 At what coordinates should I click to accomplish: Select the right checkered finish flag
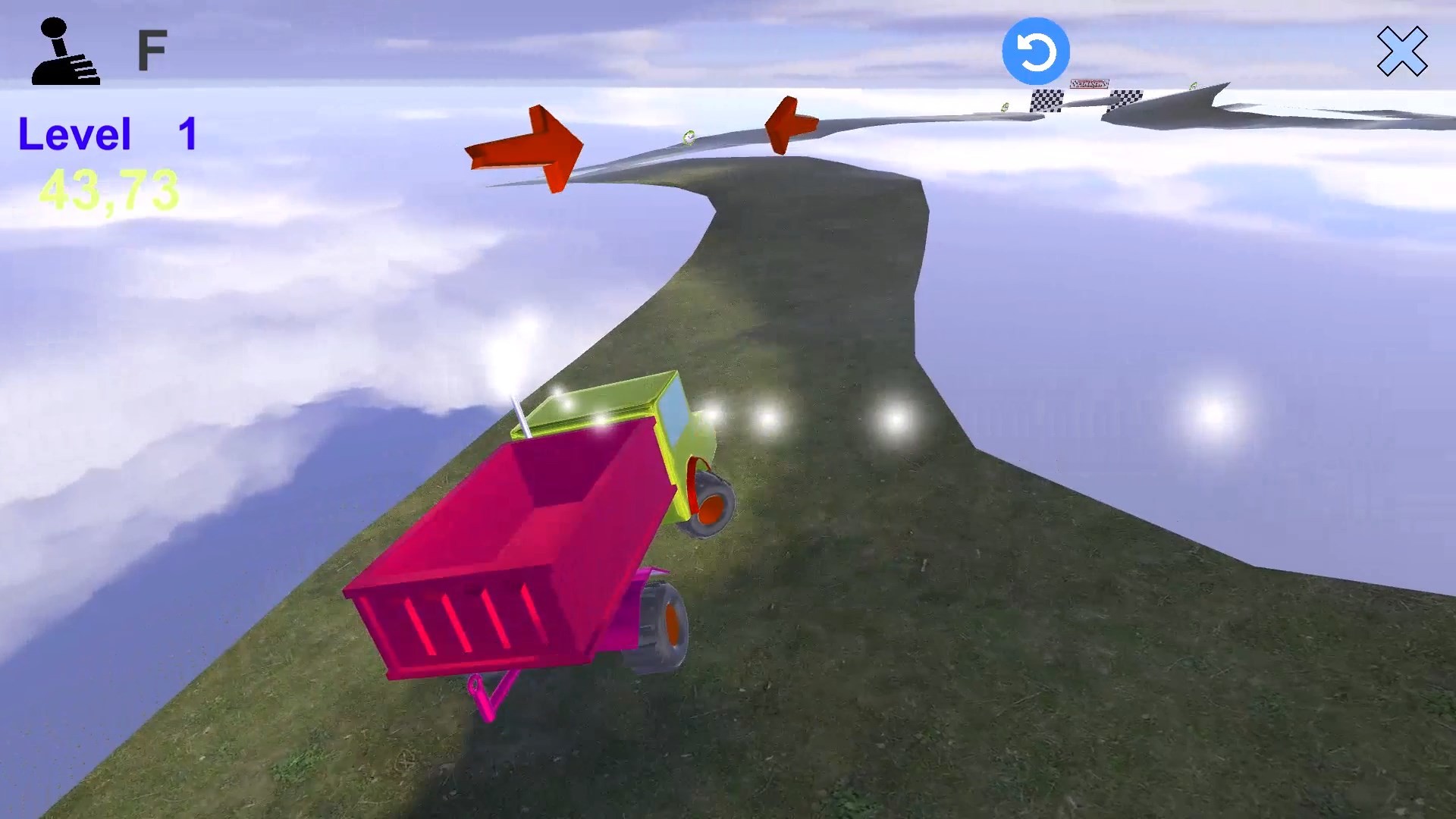click(x=1127, y=99)
